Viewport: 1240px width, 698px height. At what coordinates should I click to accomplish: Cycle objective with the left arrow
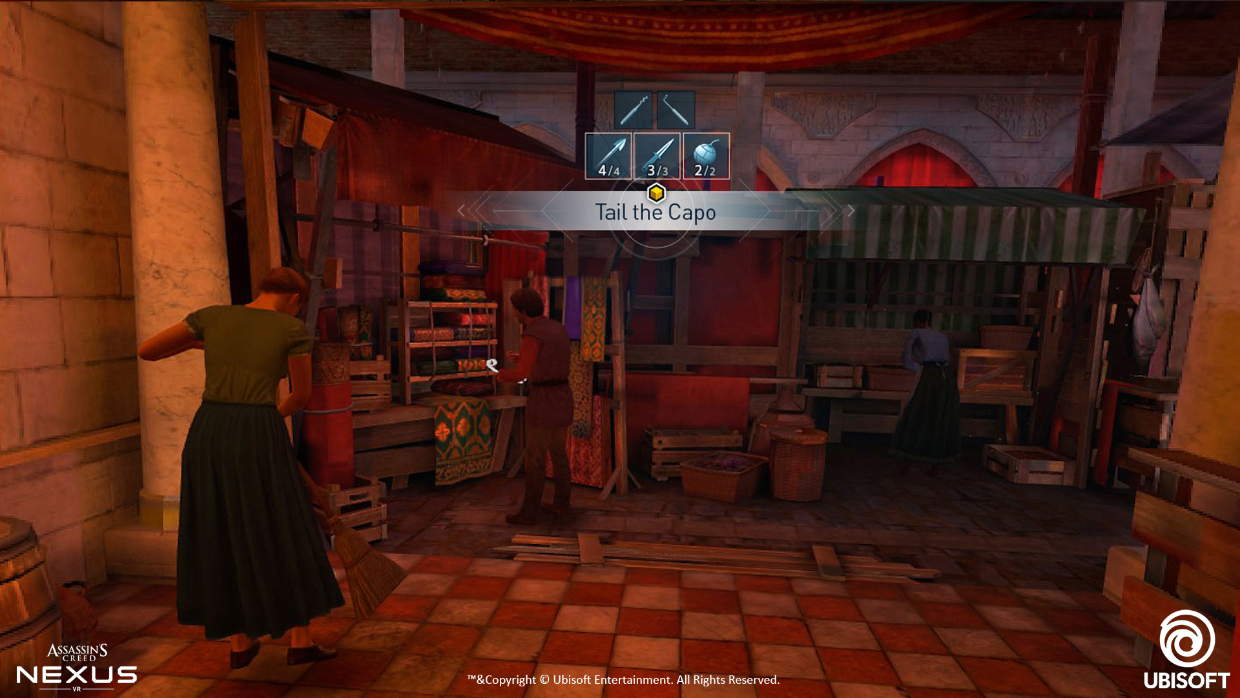click(x=461, y=210)
